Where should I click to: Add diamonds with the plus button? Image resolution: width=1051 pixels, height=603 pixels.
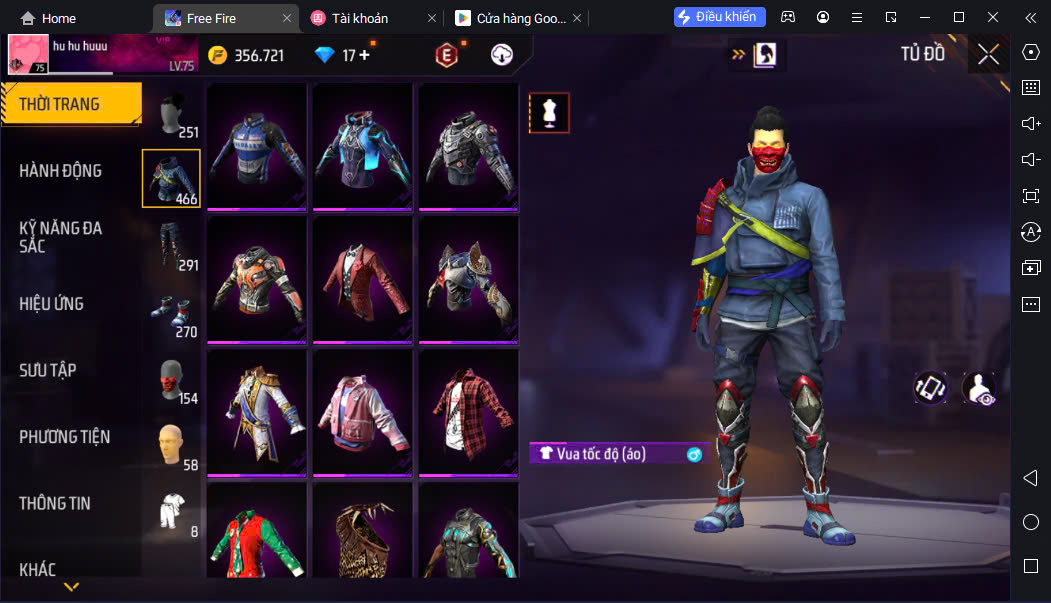364,56
